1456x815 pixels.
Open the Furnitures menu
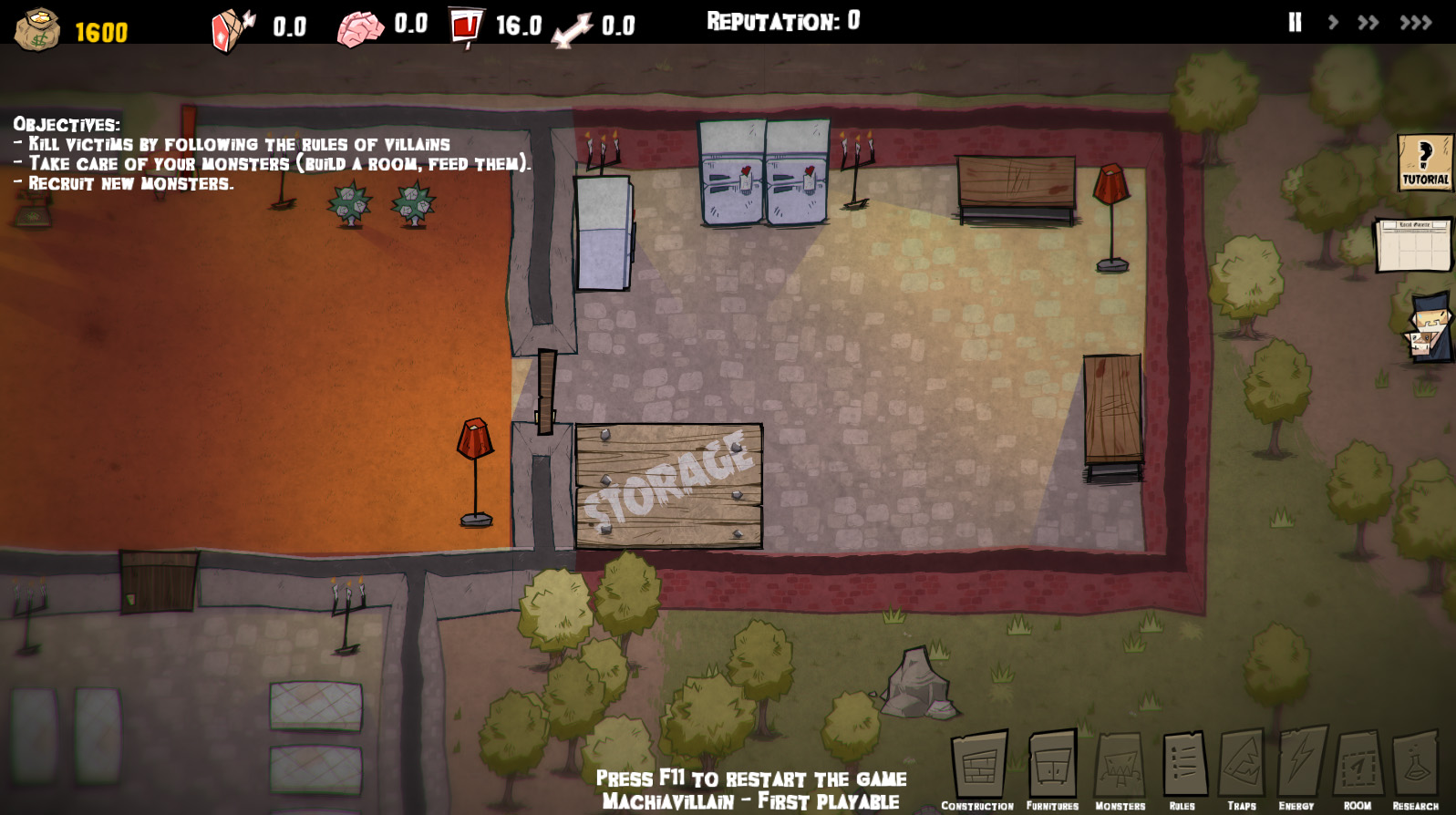pyautogui.click(x=1052, y=767)
